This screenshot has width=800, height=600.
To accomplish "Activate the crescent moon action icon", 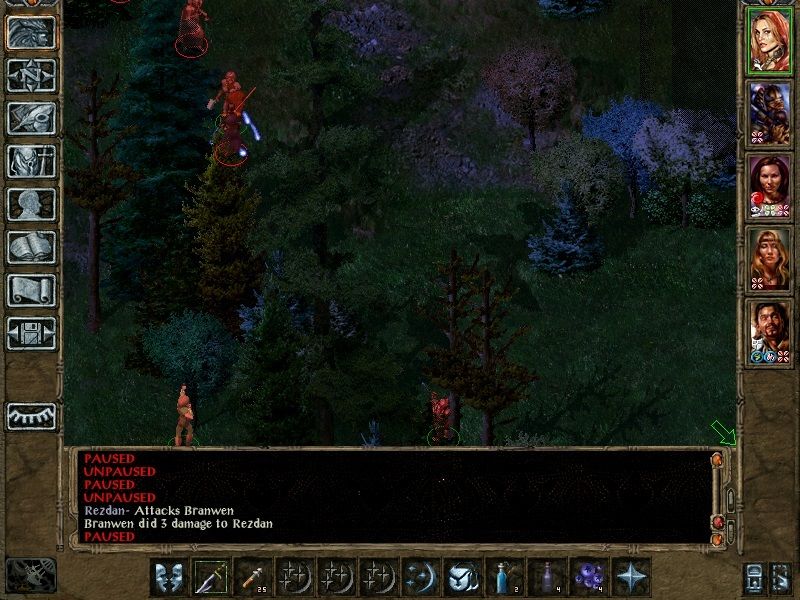I will click(x=418, y=576).
